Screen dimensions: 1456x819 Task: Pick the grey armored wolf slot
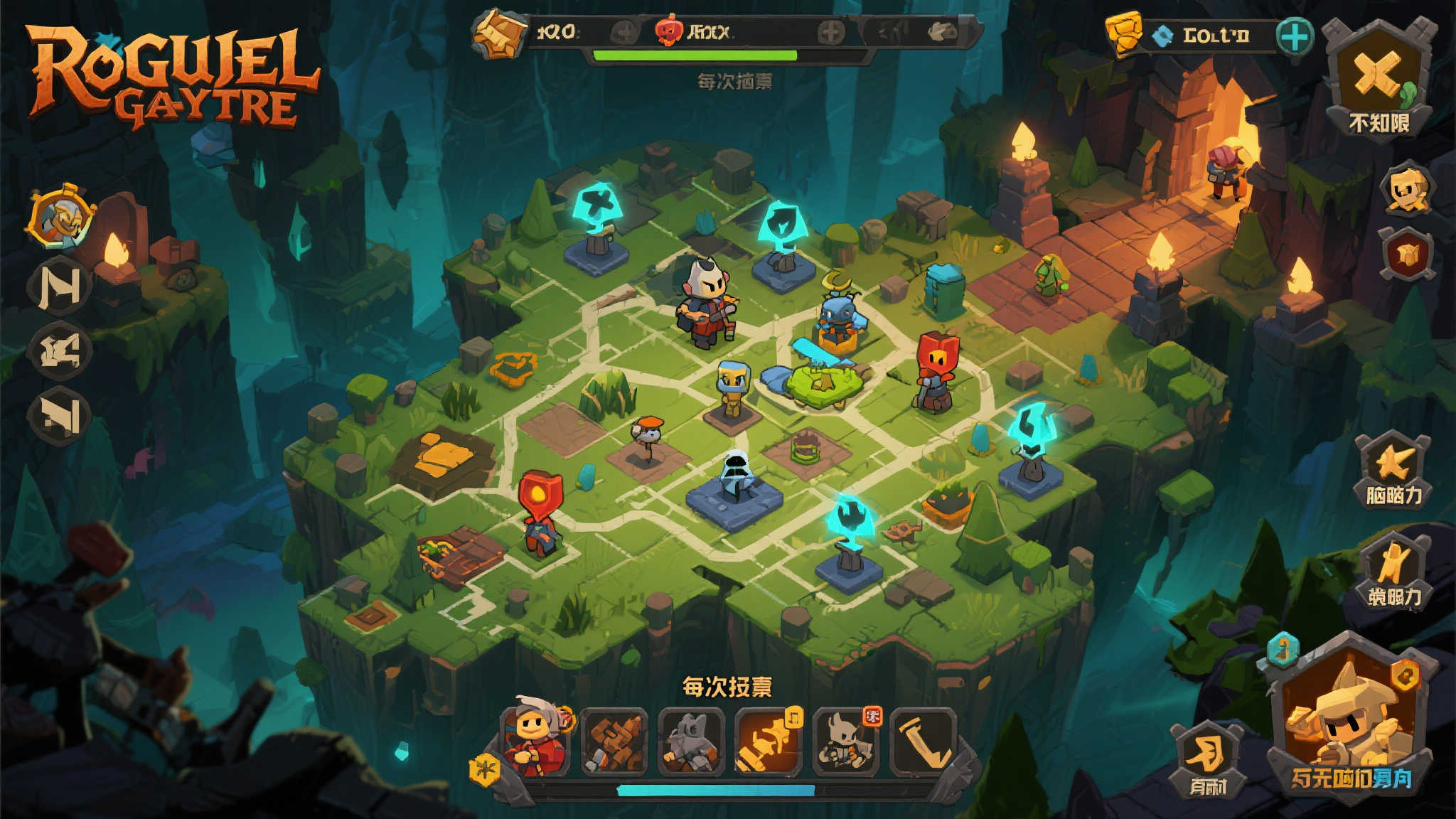(691, 742)
